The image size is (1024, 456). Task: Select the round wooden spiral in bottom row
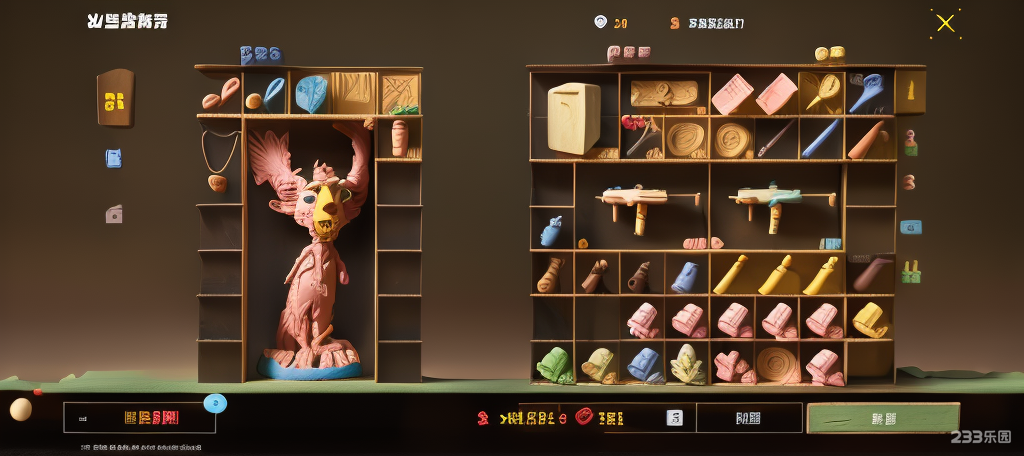777,365
